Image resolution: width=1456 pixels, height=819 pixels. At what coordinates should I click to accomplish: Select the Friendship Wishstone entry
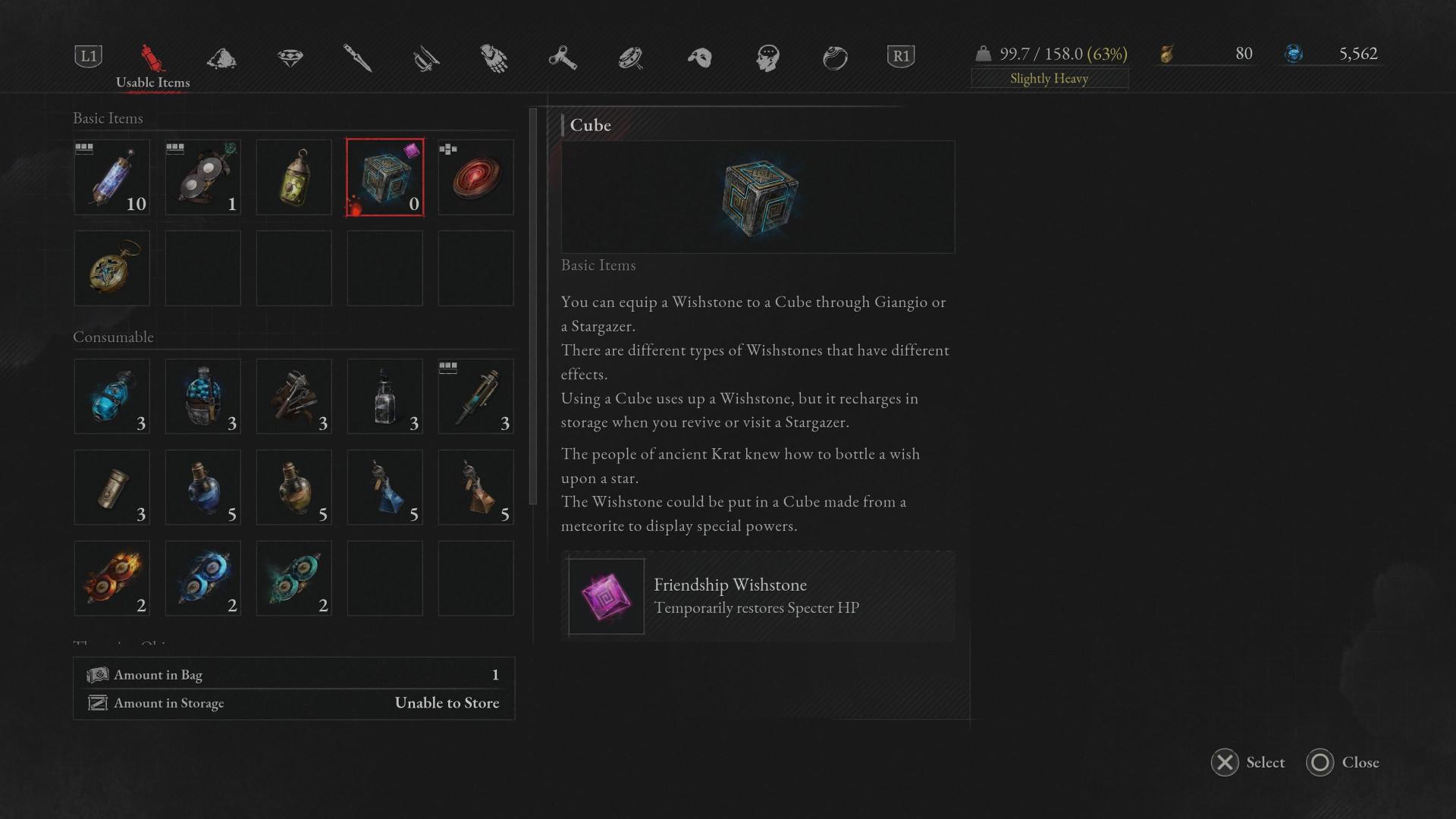(757, 596)
